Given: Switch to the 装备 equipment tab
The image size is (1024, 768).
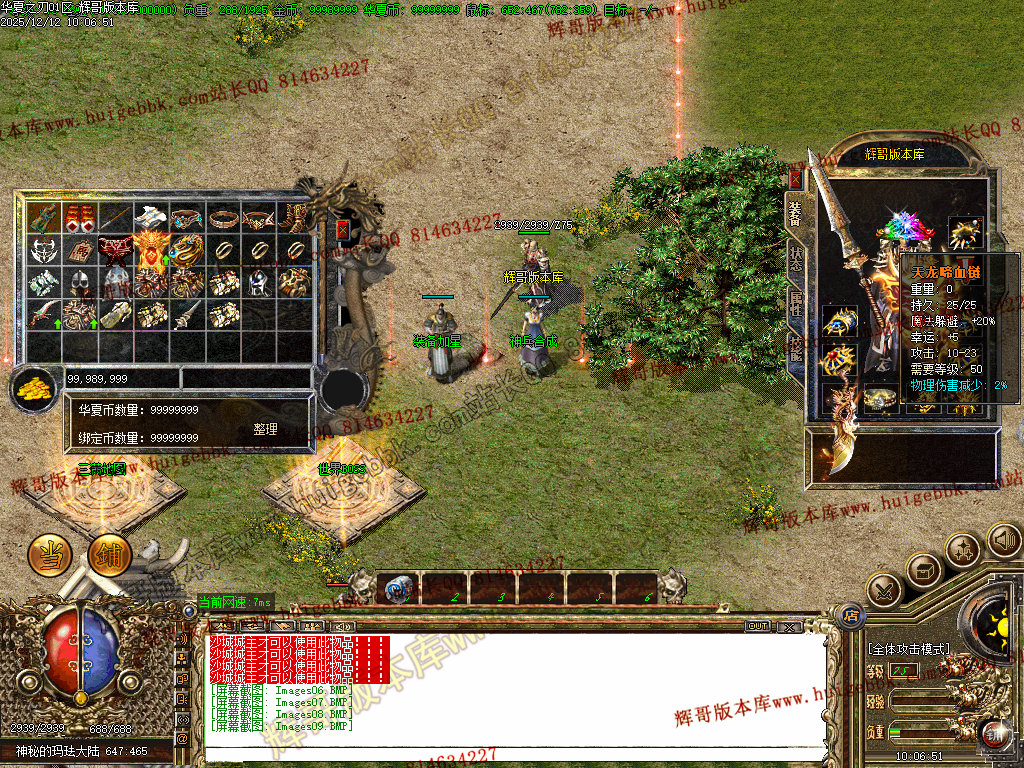Looking at the screenshot, I should (796, 214).
